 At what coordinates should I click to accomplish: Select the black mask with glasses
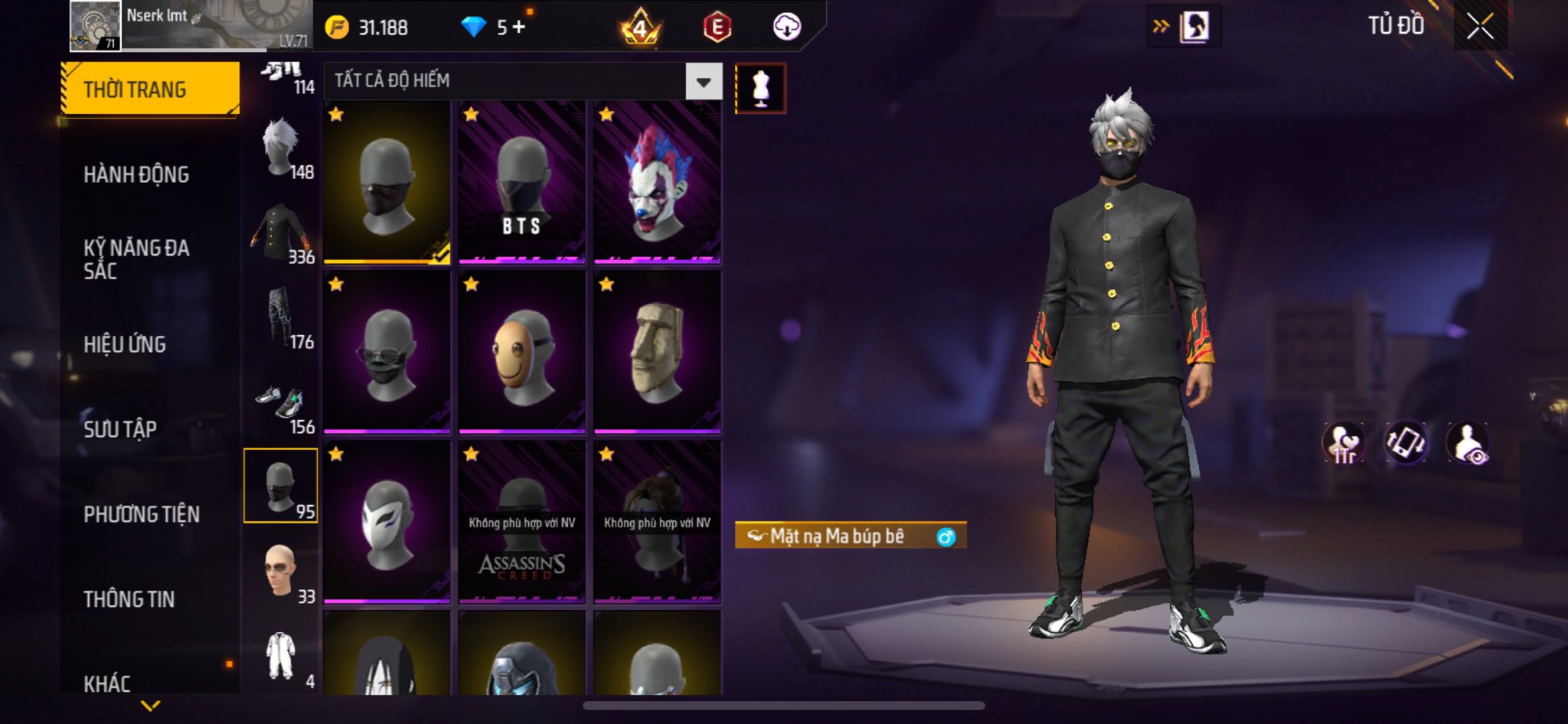[x=387, y=352]
